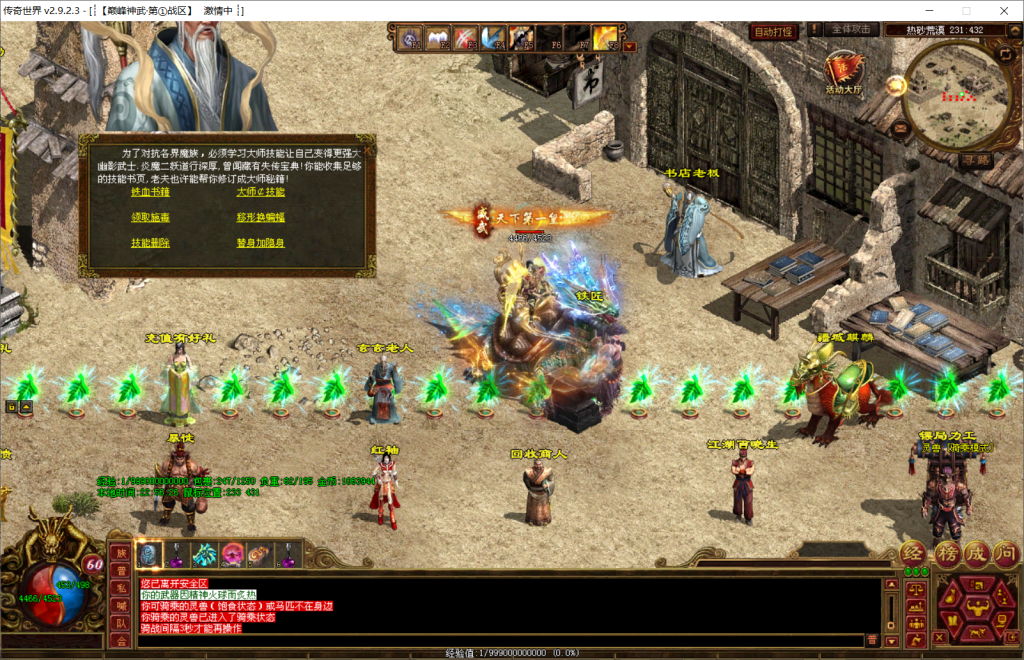
Task: Open the 榜 ranking round button
Action: point(946,553)
